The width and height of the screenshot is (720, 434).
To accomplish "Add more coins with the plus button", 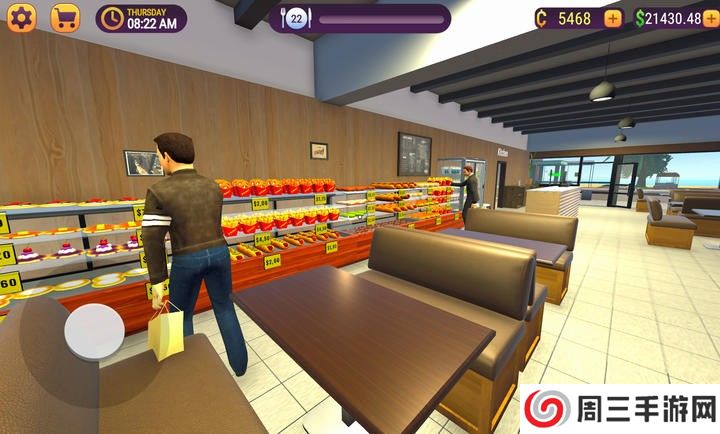I will (x=612, y=18).
